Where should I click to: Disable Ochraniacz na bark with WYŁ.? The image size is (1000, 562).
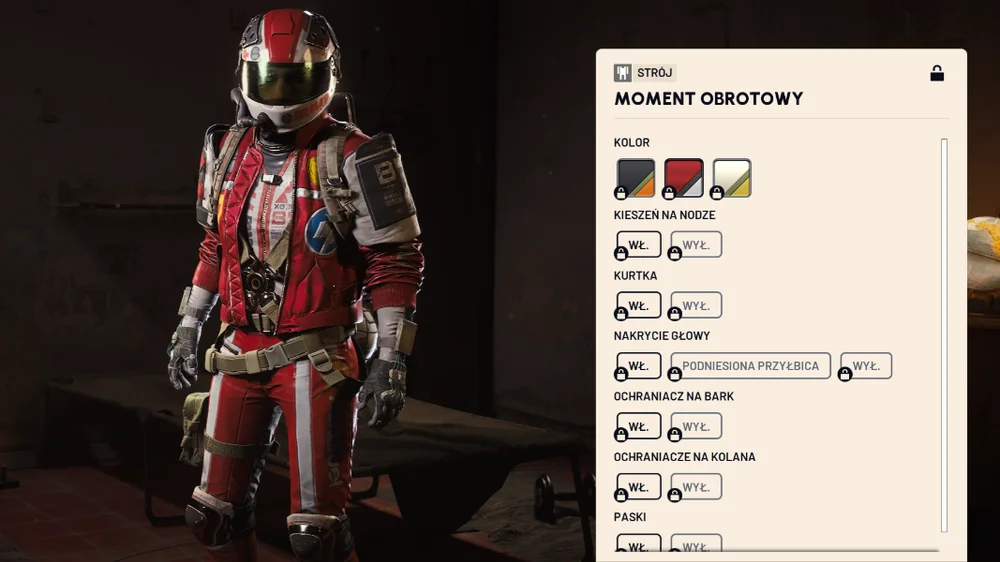coord(696,427)
